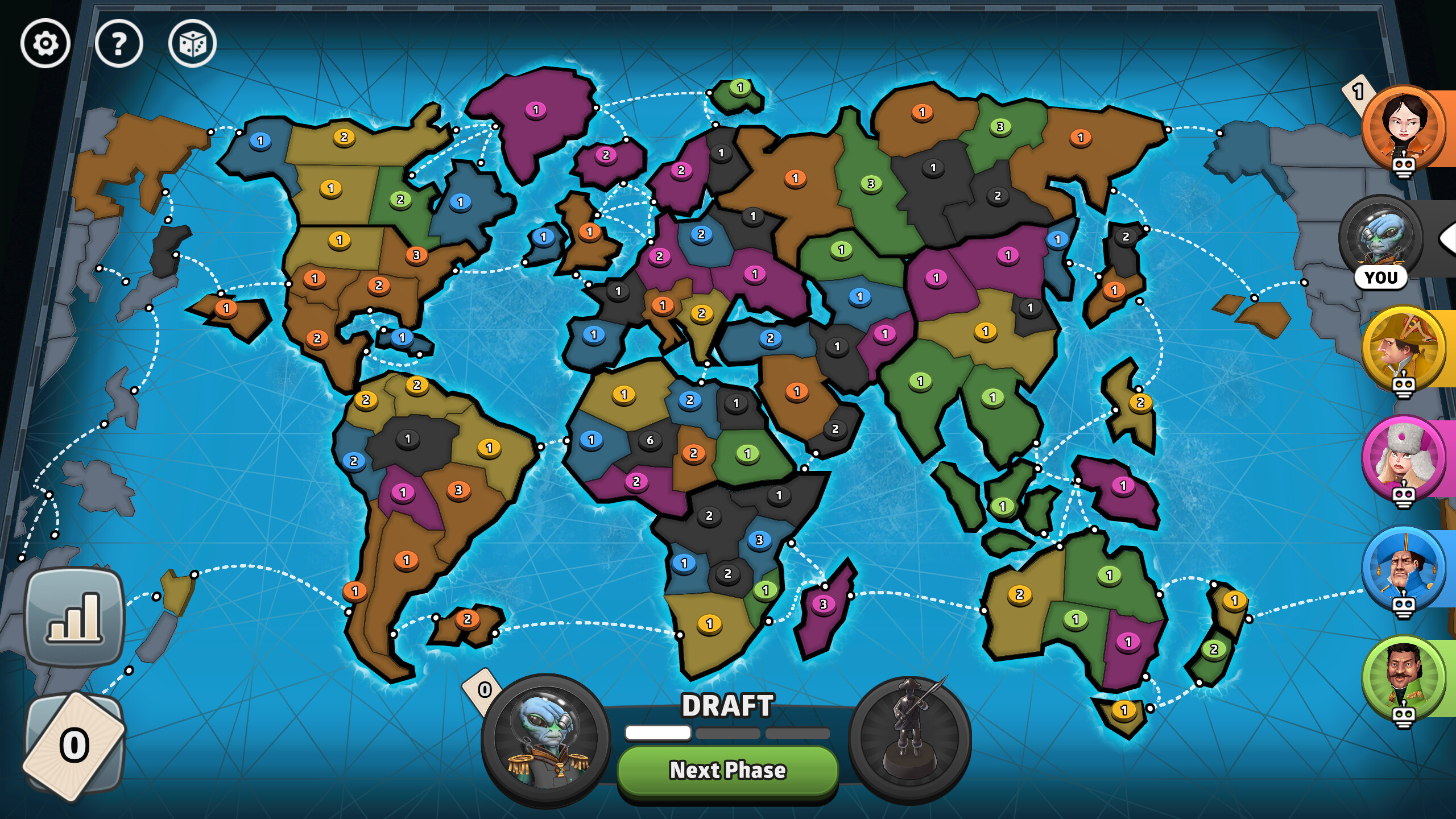Open the help question mark

pos(118,44)
